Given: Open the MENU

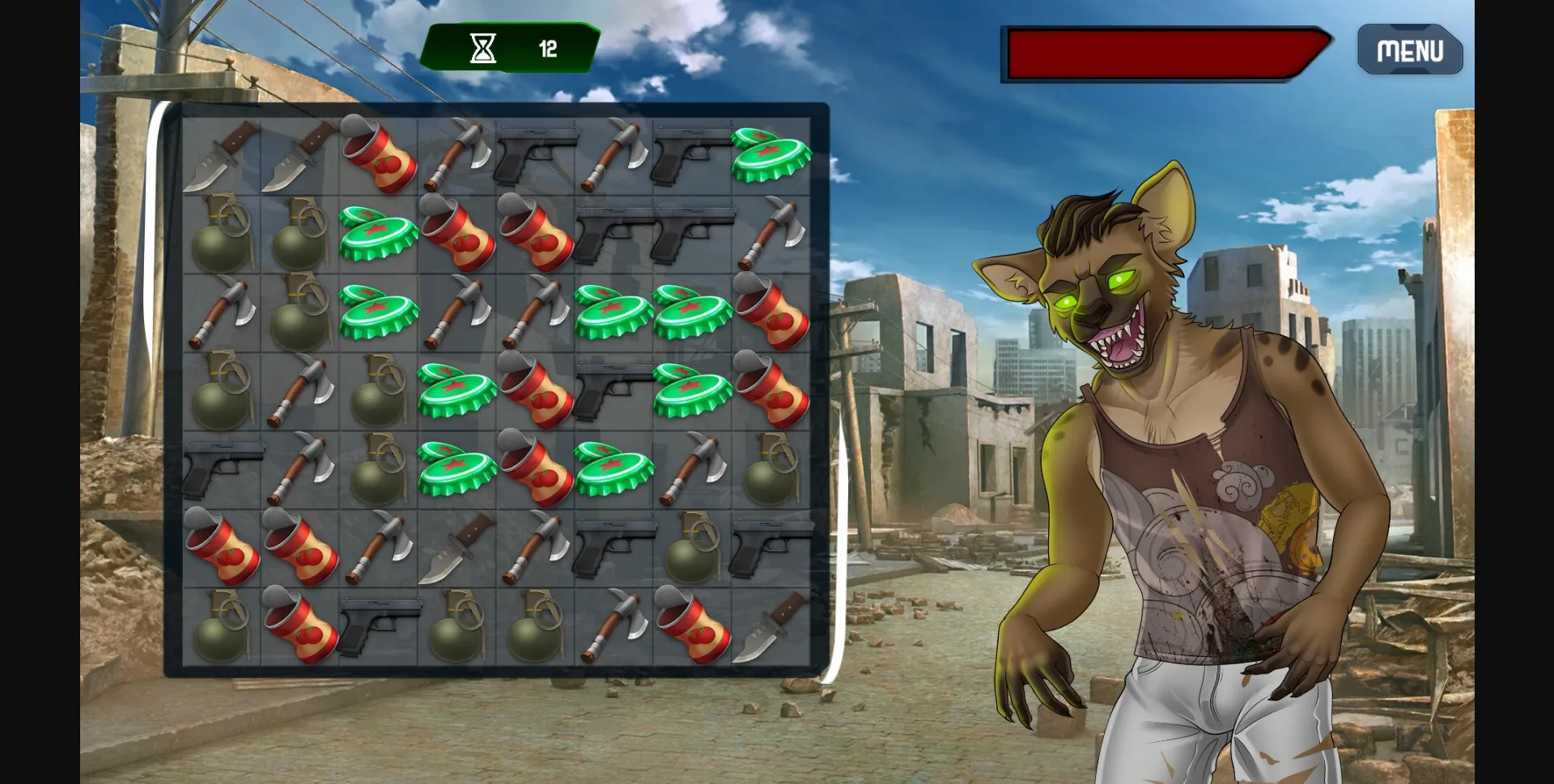Looking at the screenshot, I should (x=1410, y=51).
